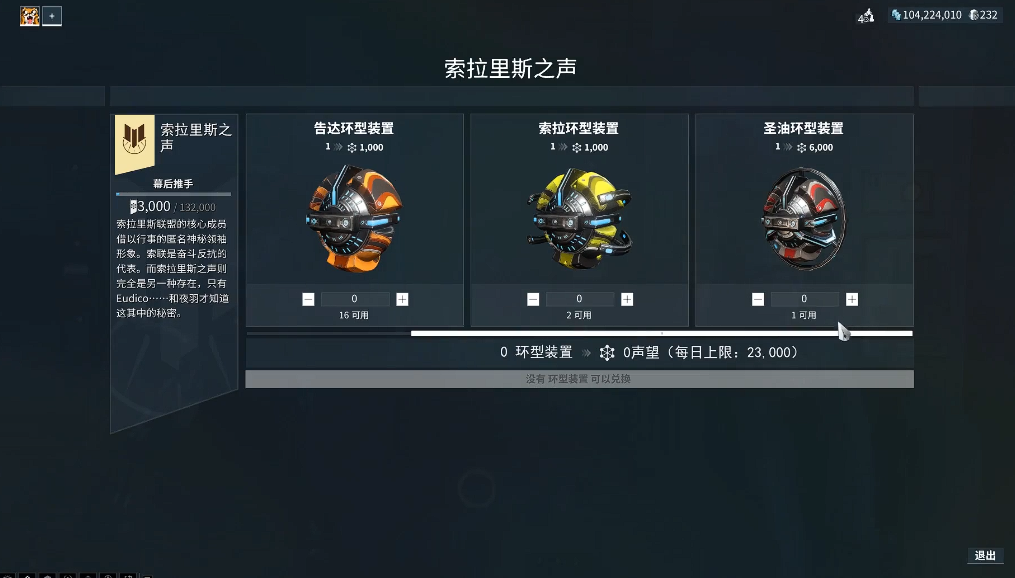
Task: Open the platinum balance showing 232
Action: pyautogui.click(x=983, y=15)
